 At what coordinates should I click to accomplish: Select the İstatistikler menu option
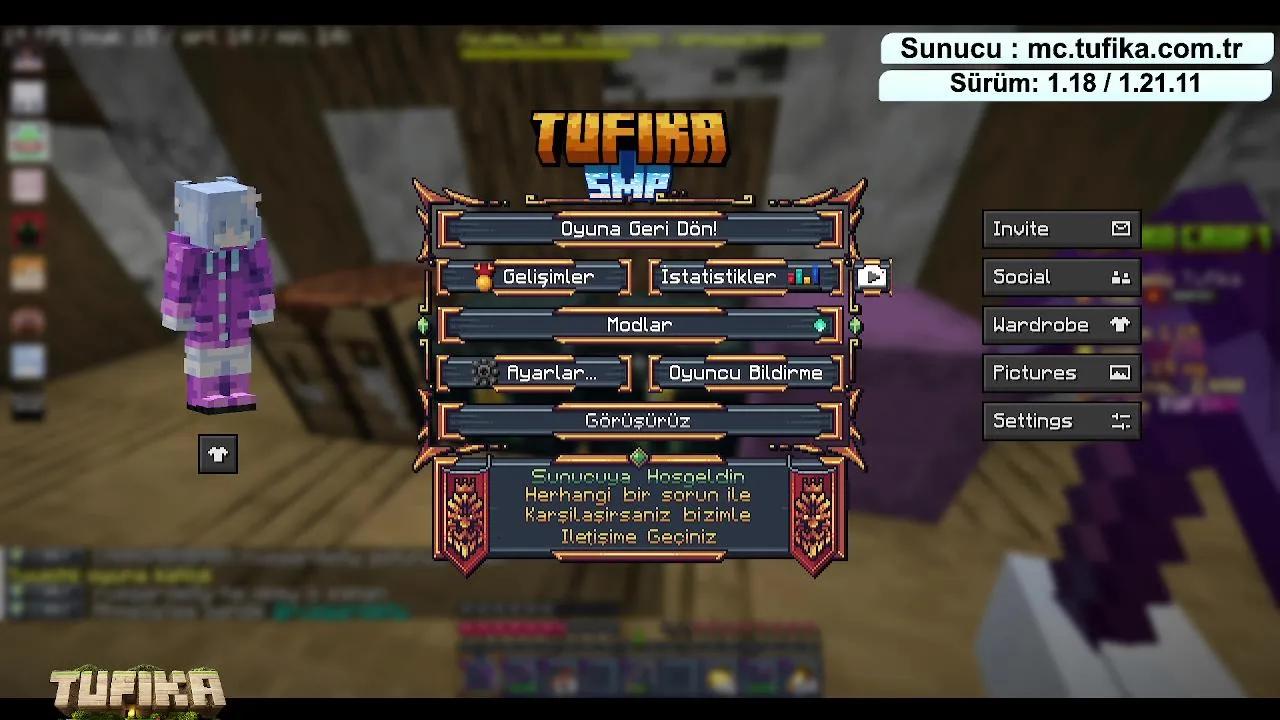coord(722,277)
